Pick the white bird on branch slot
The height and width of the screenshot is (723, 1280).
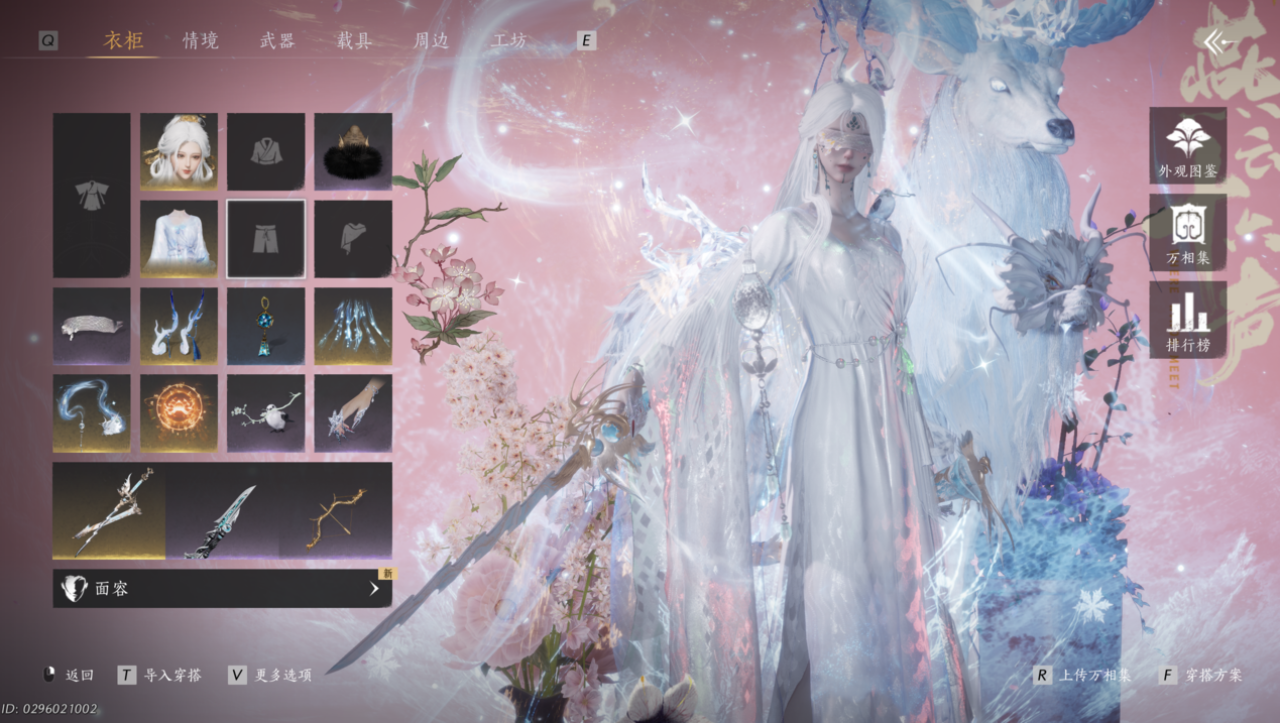click(266, 413)
